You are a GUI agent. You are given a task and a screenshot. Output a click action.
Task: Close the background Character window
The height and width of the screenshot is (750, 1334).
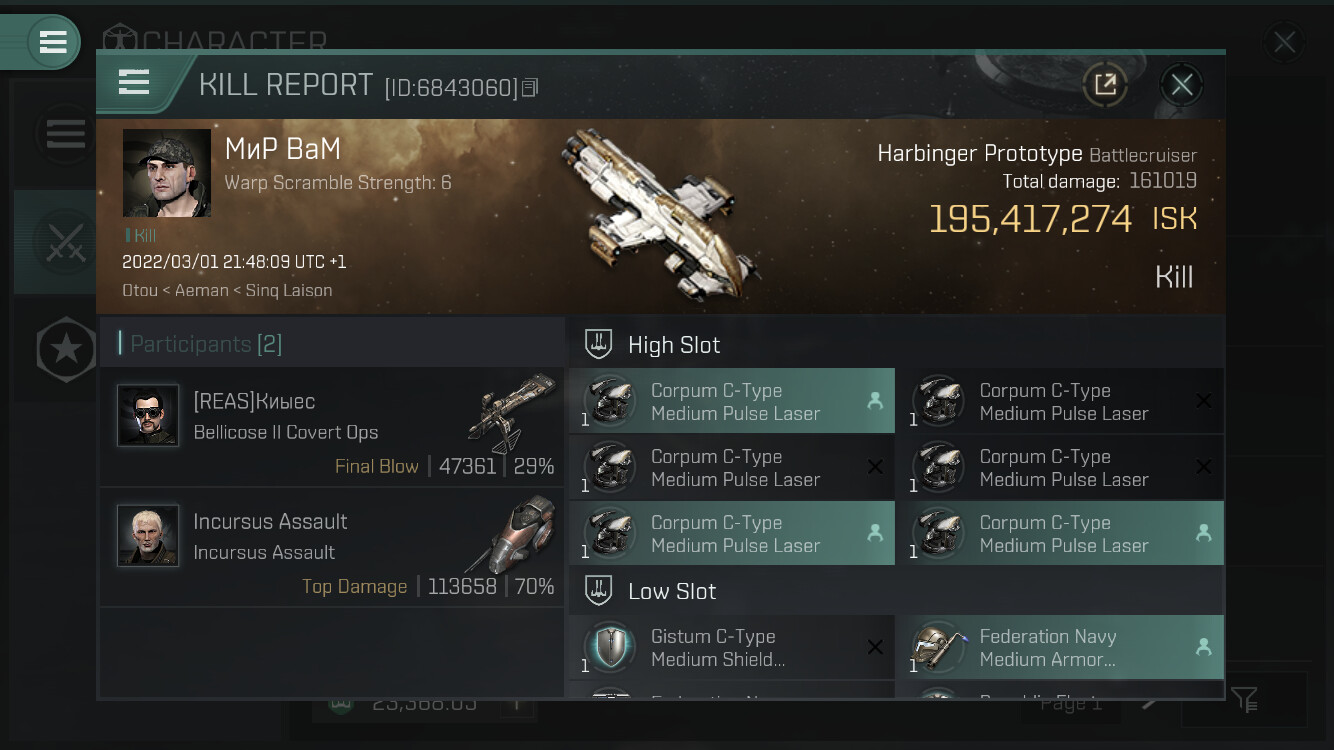pos(1283,43)
